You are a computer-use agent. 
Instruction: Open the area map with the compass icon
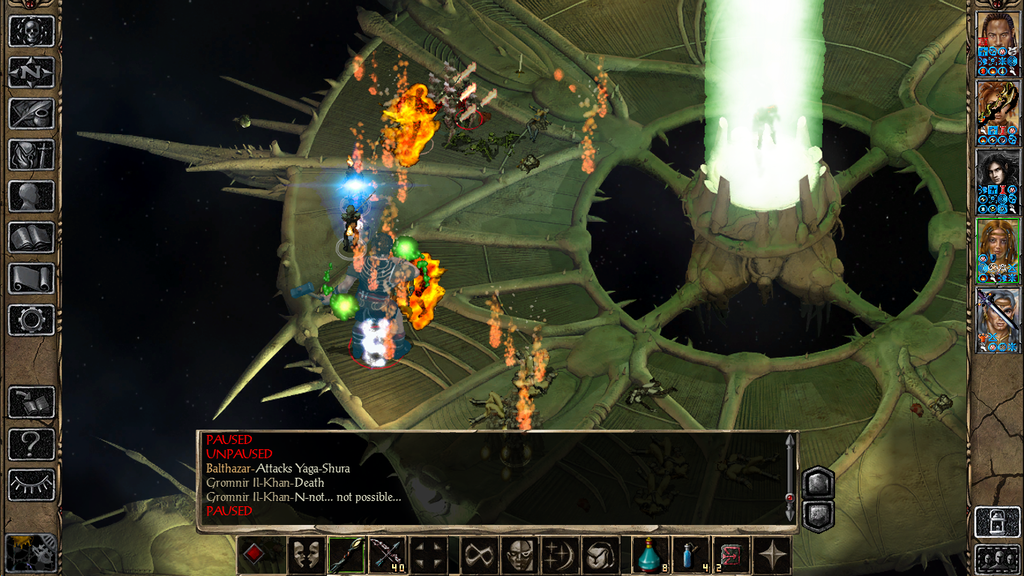(31, 72)
